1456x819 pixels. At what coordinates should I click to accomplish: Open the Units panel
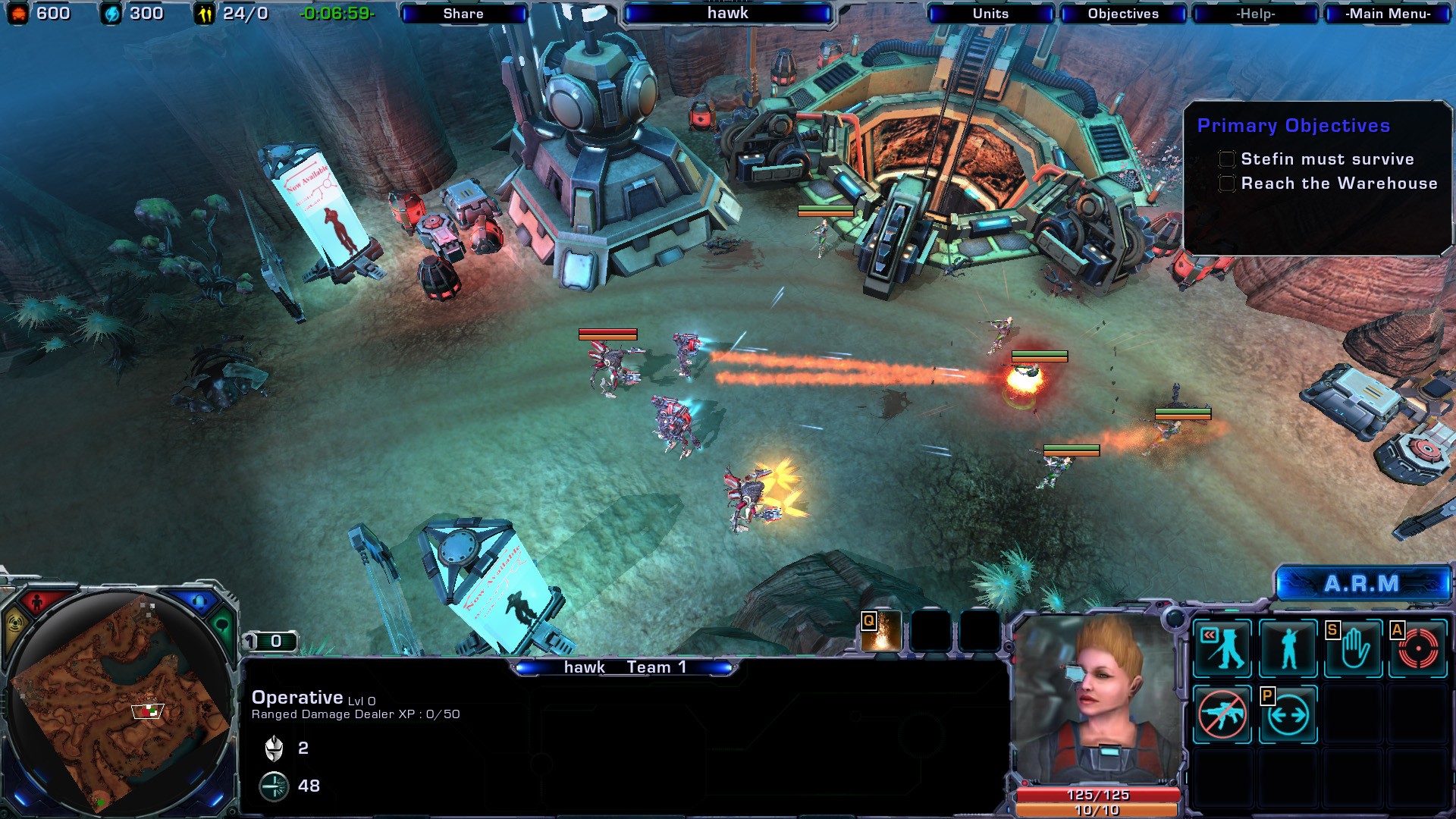[x=990, y=14]
